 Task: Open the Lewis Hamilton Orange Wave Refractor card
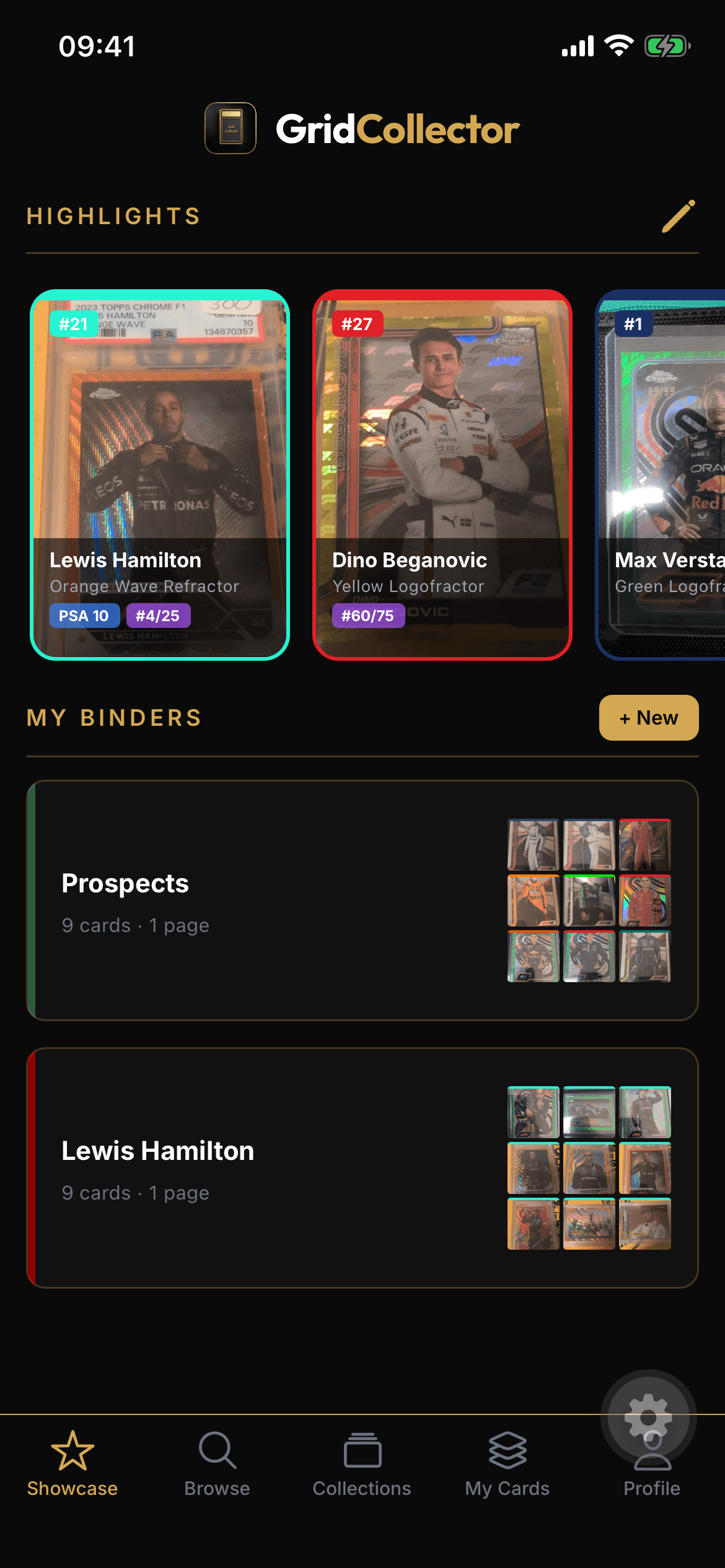click(160, 474)
